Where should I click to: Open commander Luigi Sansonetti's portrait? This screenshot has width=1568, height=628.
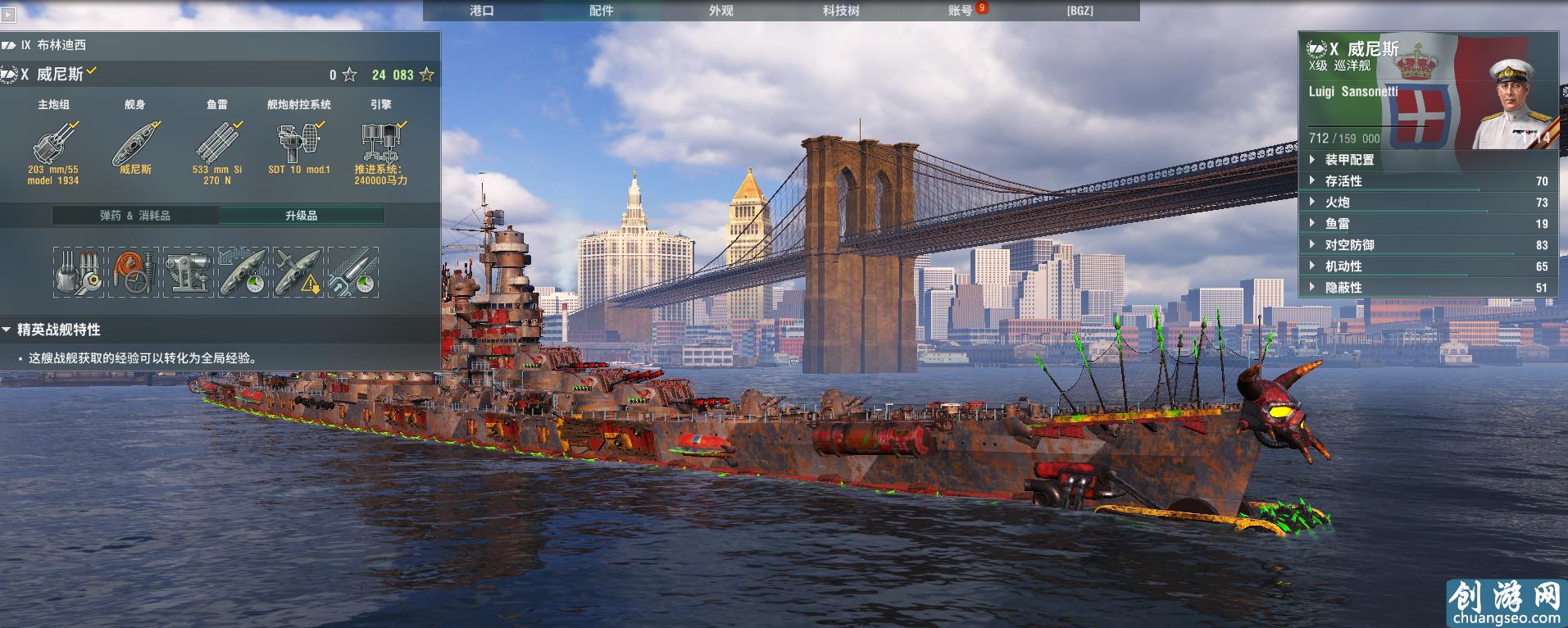click(1515, 102)
